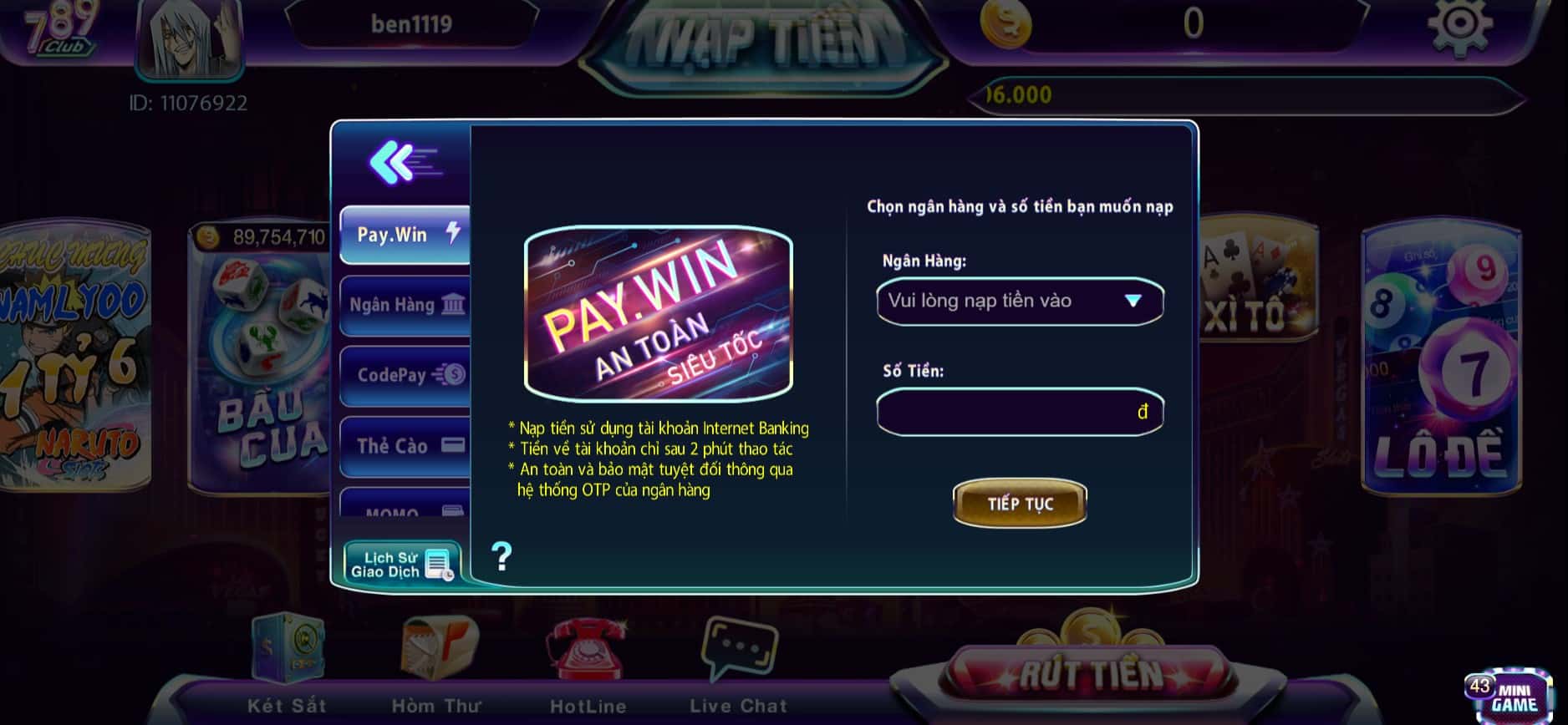Call the HotLine red telephone

click(x=587, y=660)
